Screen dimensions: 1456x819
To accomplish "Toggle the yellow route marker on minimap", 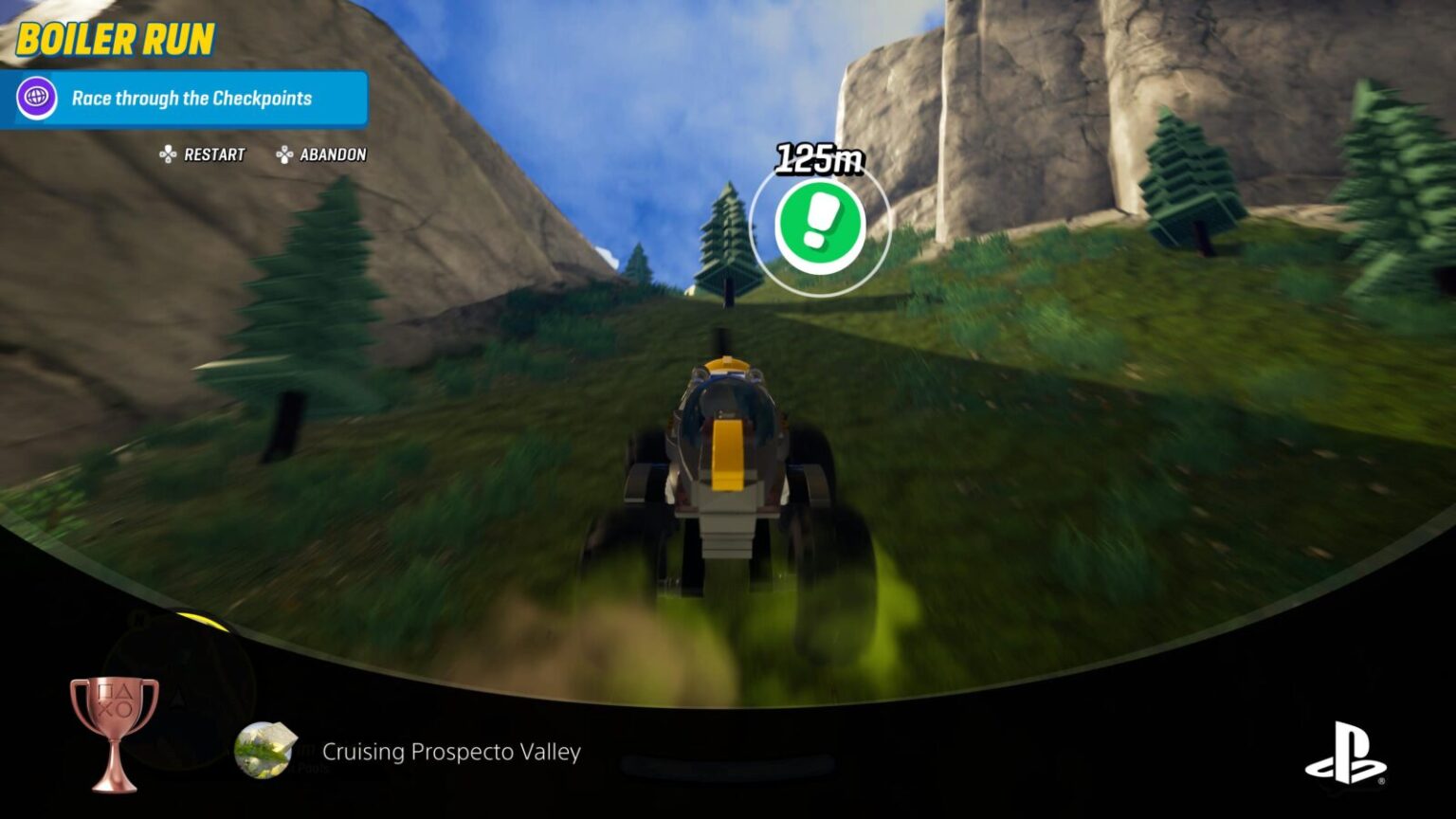I will click(x=202, y=622).
